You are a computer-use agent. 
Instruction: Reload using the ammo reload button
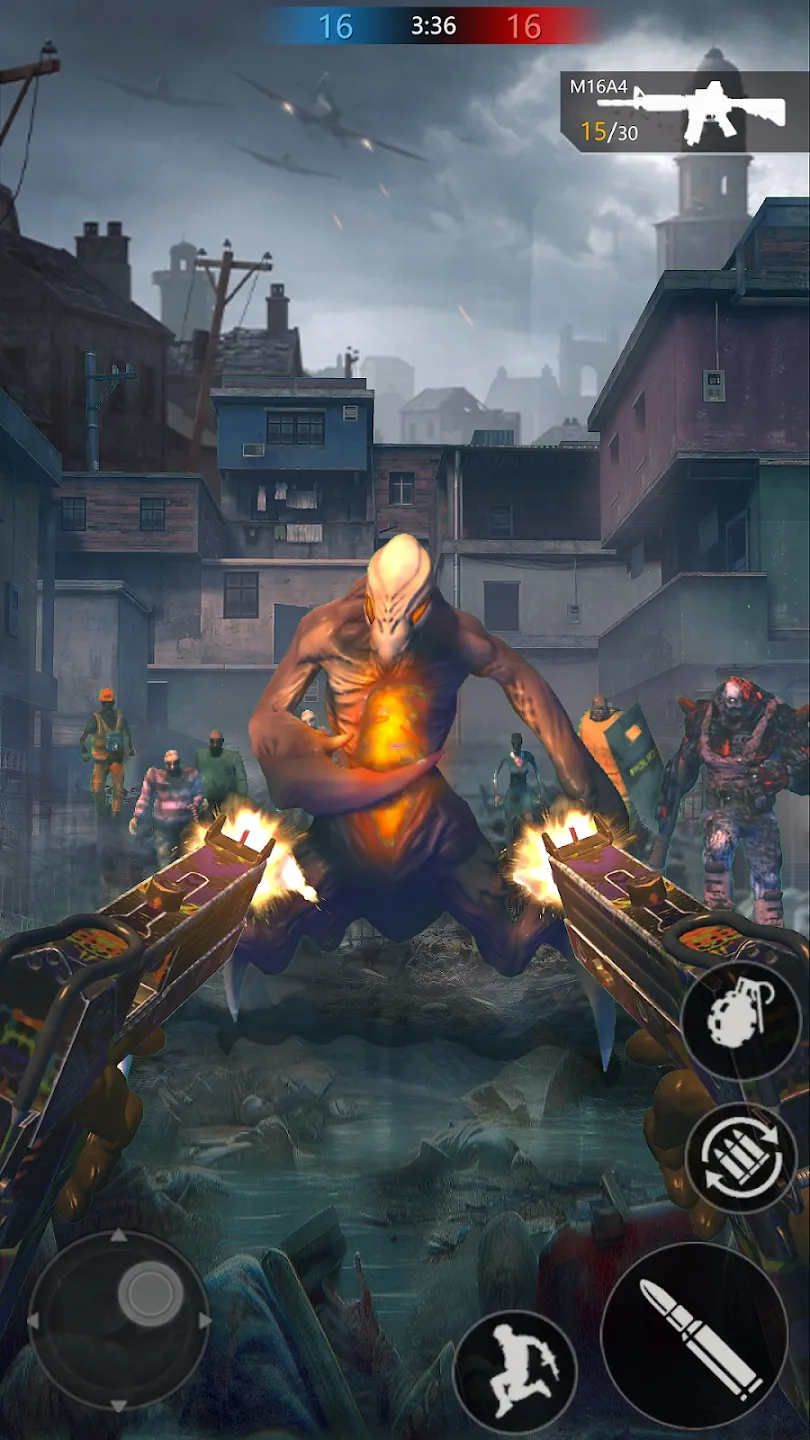tap(741, 1160)
